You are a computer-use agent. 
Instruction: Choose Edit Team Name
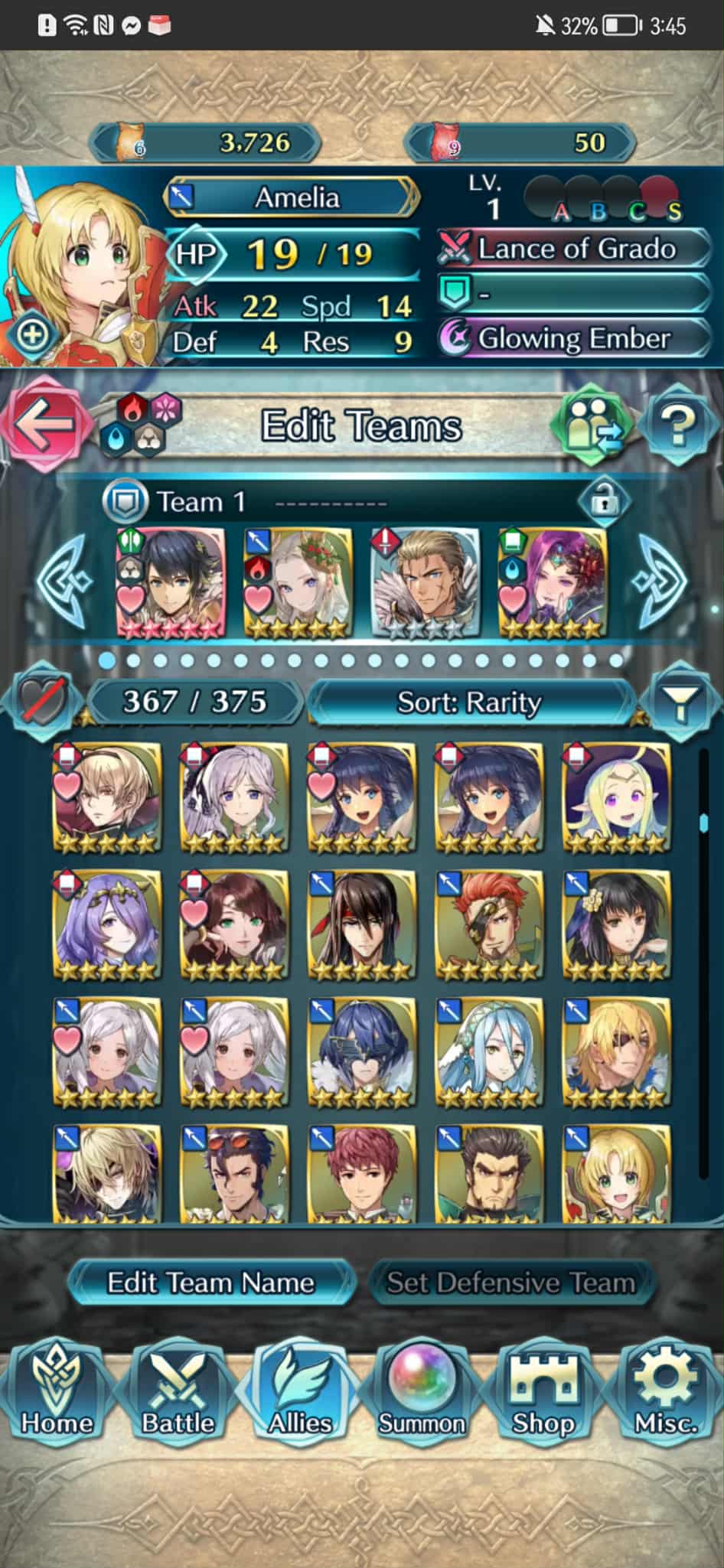pyautogui.click(x=210, y=1282)
